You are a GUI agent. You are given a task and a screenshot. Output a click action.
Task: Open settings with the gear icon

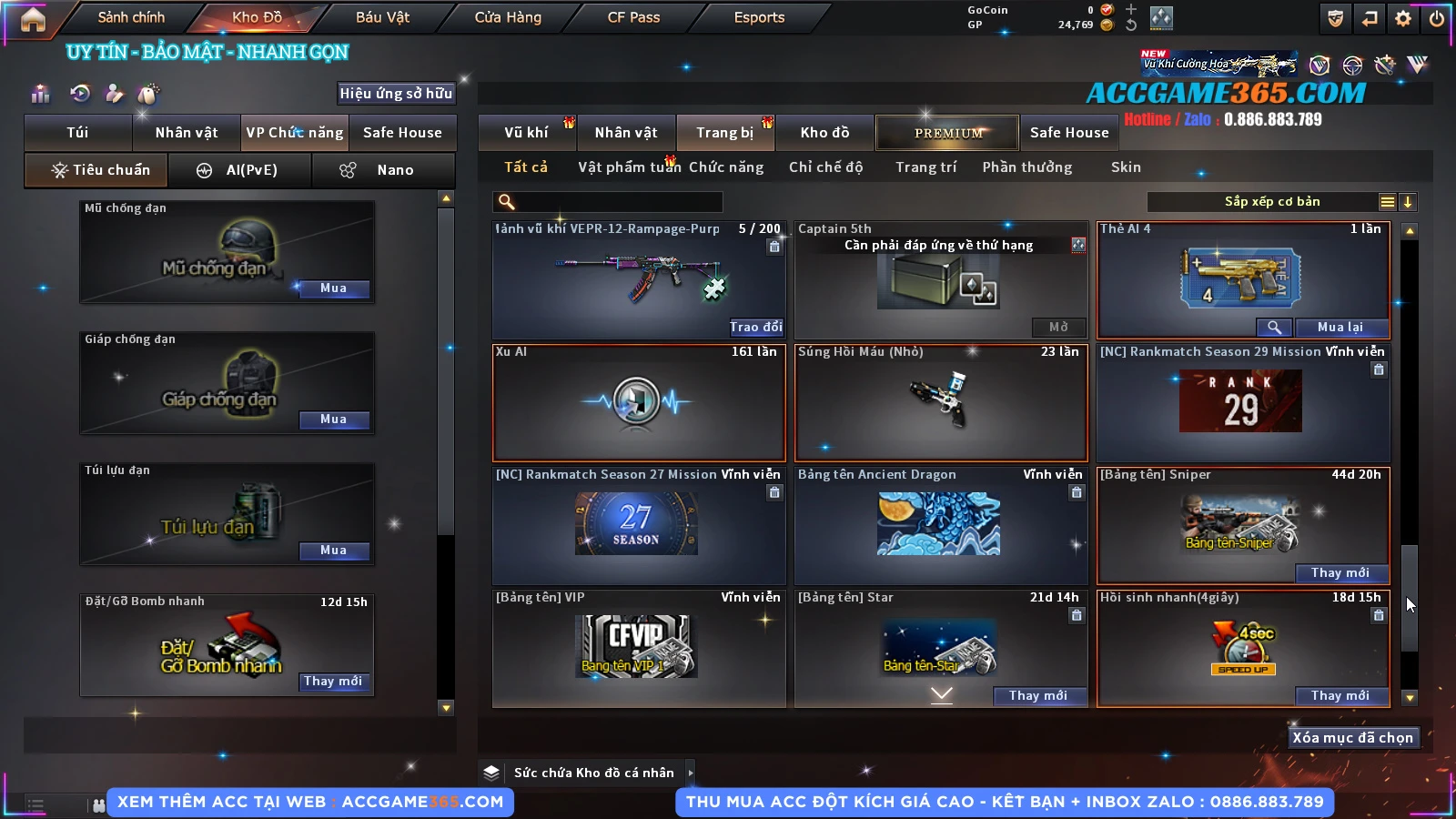(1403, 18)
